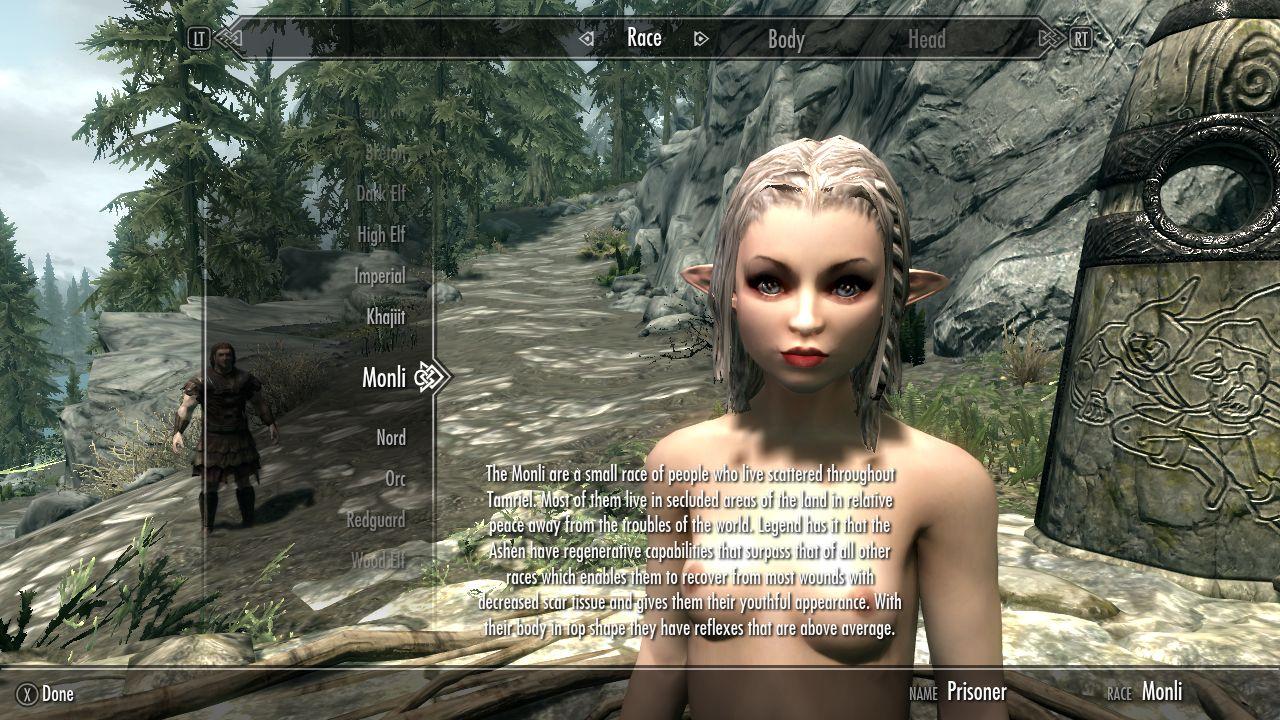The width and height of the screenshot is (1280, 720).
Task: Click the Done button to finish
Action: pos(48,693)
